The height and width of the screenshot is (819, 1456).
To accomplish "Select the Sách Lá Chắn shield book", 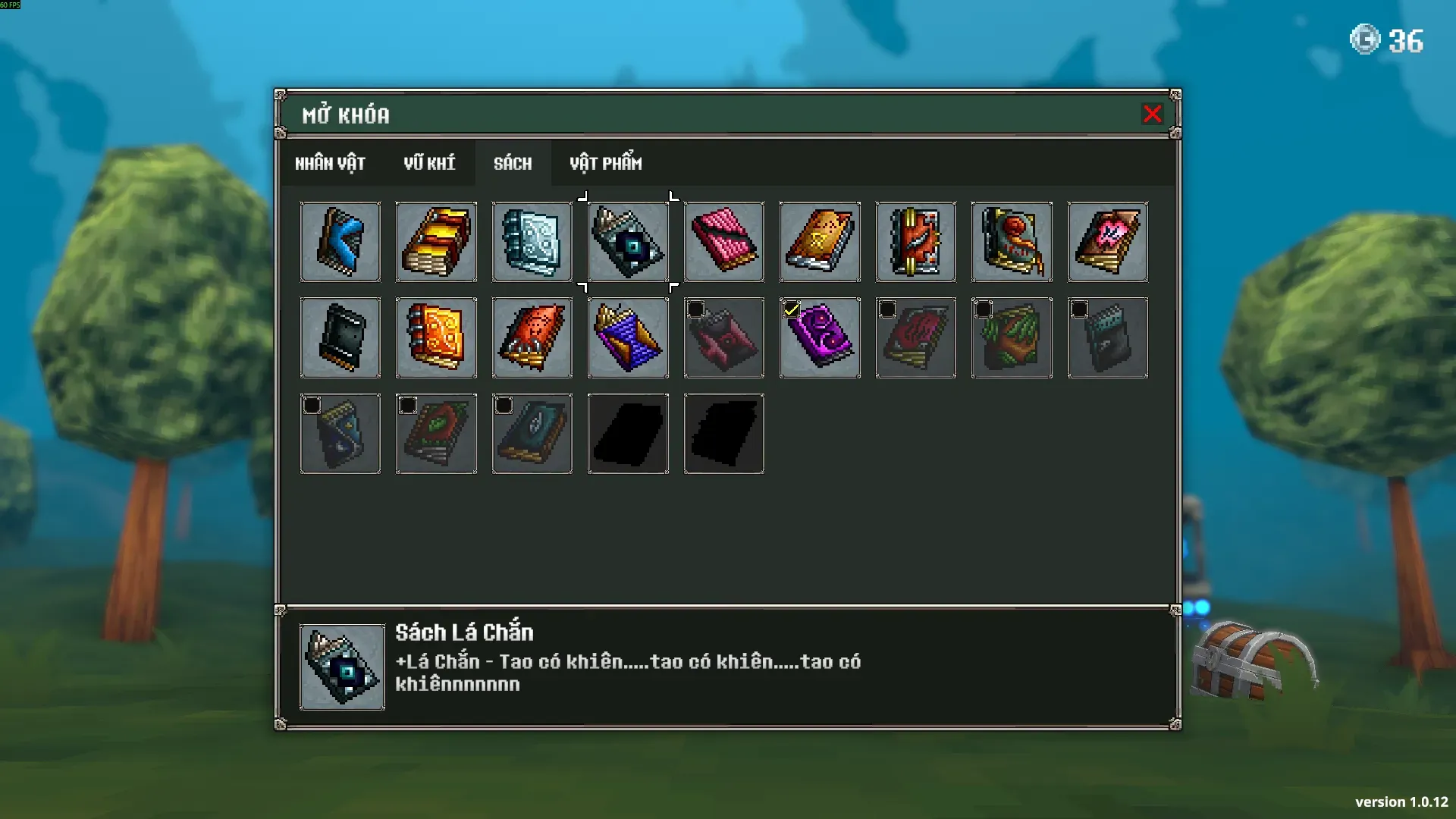I will (628, 242).
